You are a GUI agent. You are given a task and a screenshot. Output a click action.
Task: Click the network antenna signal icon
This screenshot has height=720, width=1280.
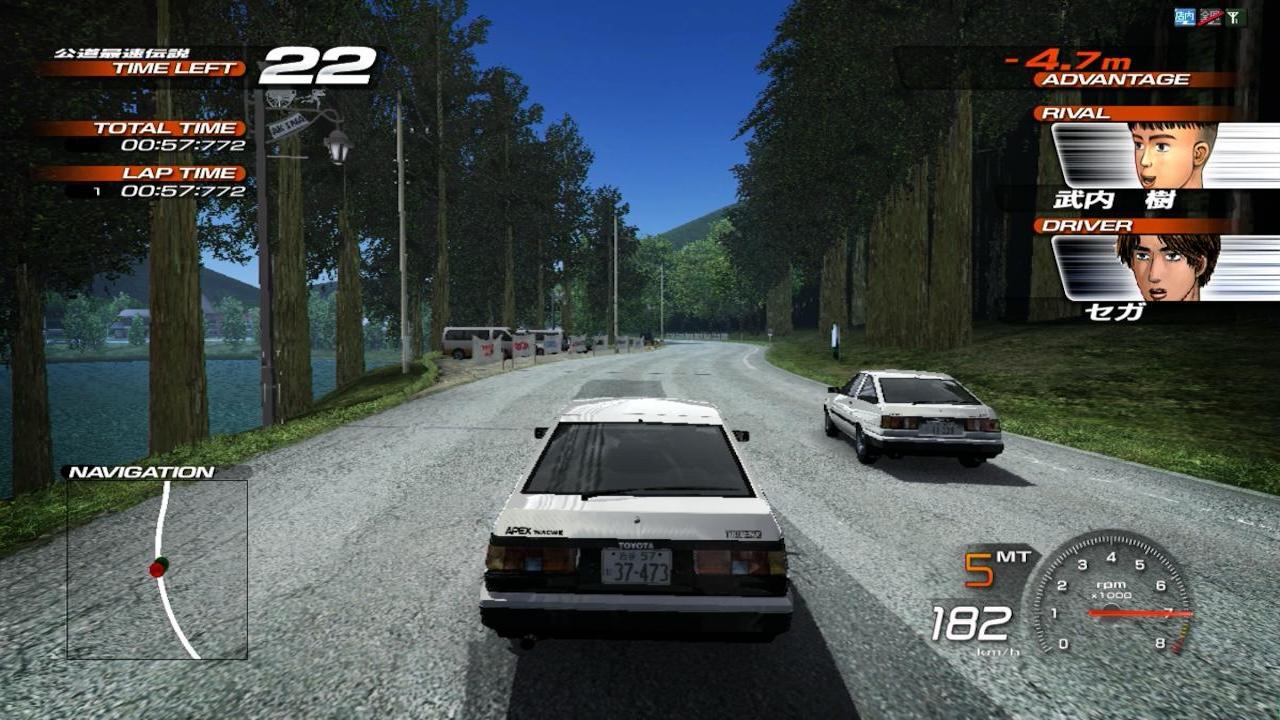tap(1235, 16)
